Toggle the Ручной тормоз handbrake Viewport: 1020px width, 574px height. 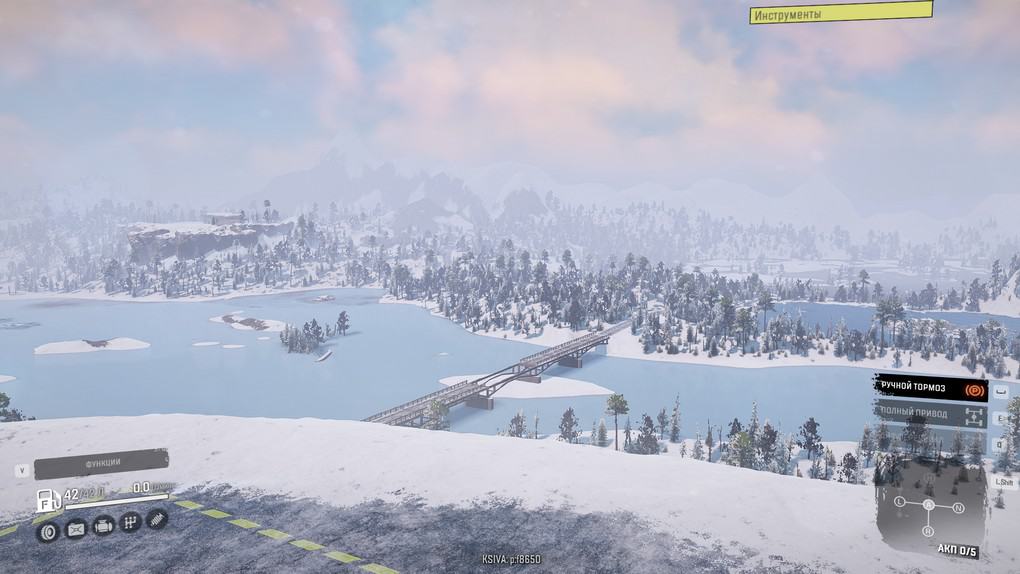tap(931, 387)
